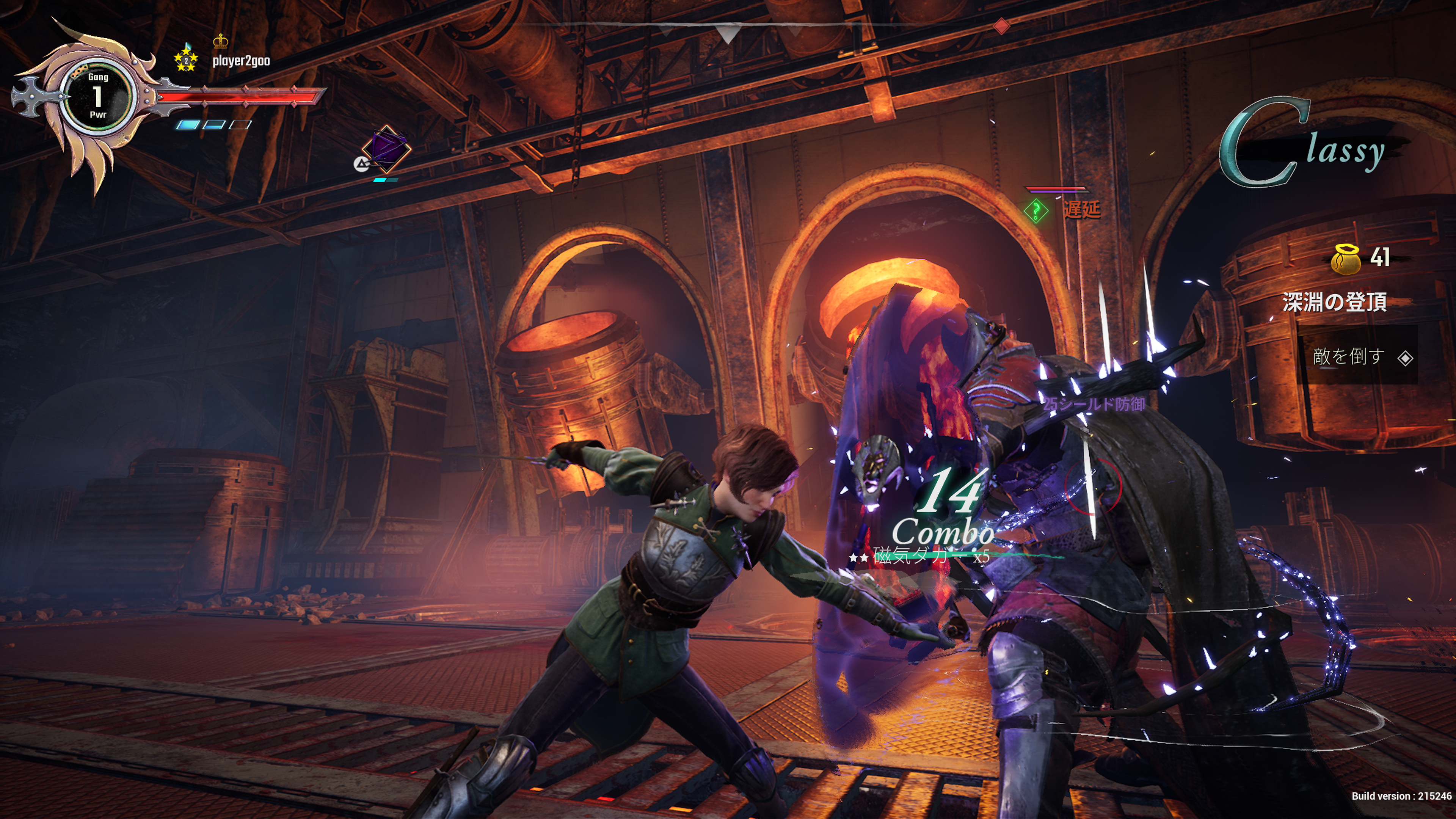Select the red diamond compass marker
Viewport: 1456px width, 819px height.
[1001, 25]
